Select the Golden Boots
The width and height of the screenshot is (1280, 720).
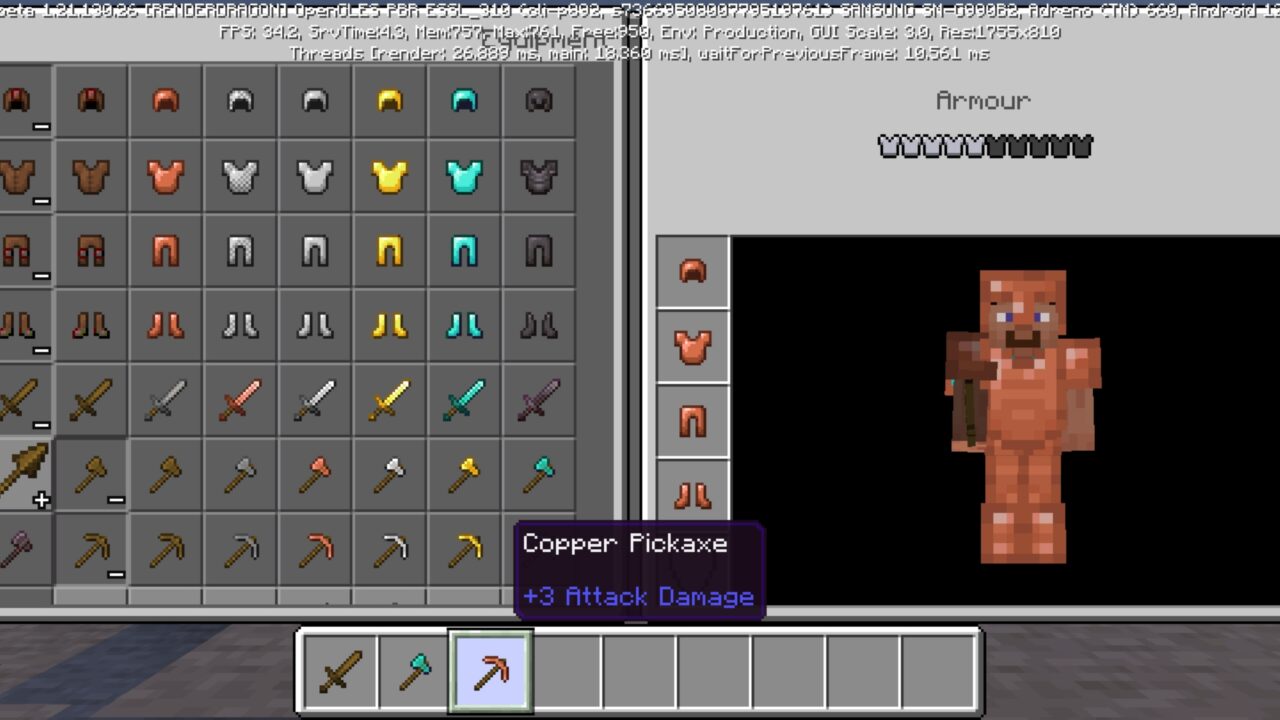[x=389, y=325]
